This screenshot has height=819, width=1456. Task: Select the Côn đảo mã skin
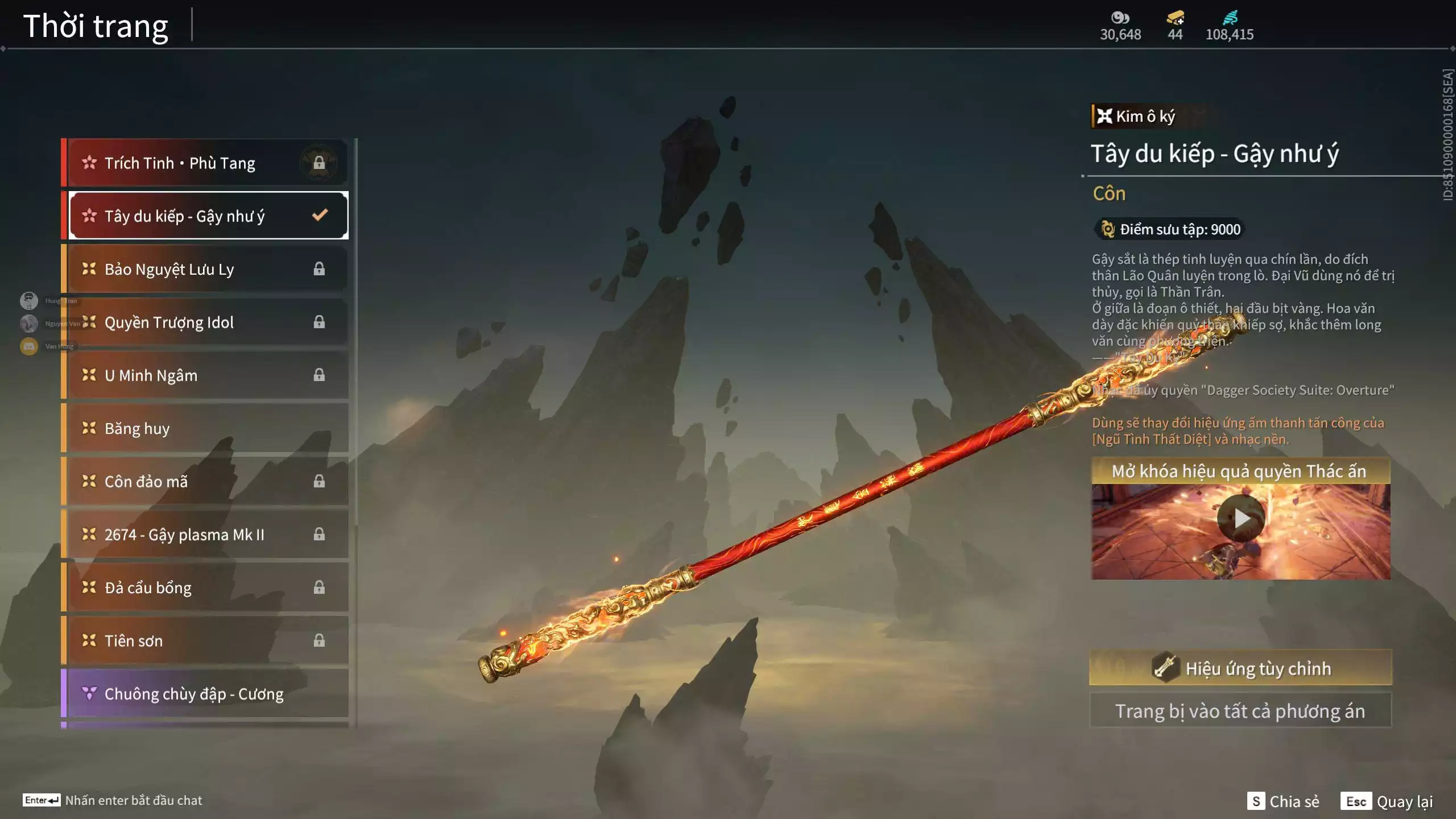(205, 482)
